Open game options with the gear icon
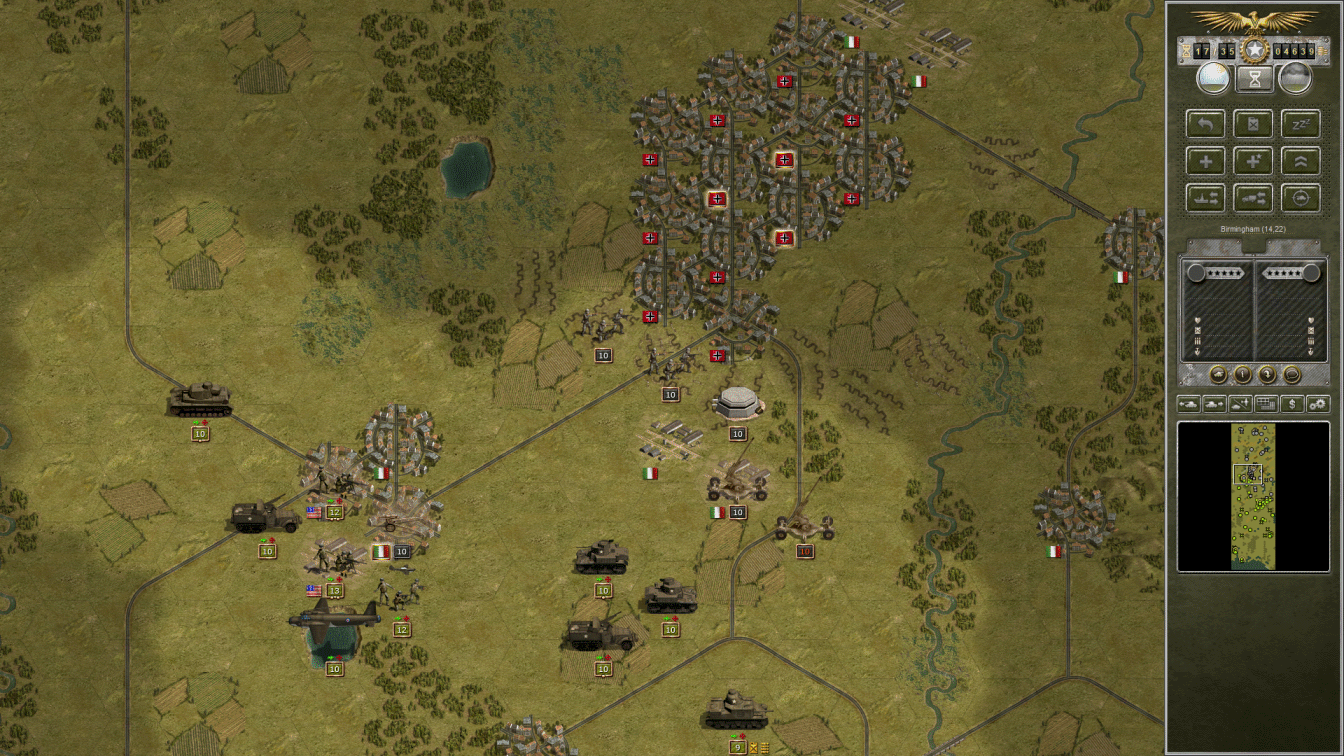The height and width of the screenshot is (756, 1344). [1318, 404]
